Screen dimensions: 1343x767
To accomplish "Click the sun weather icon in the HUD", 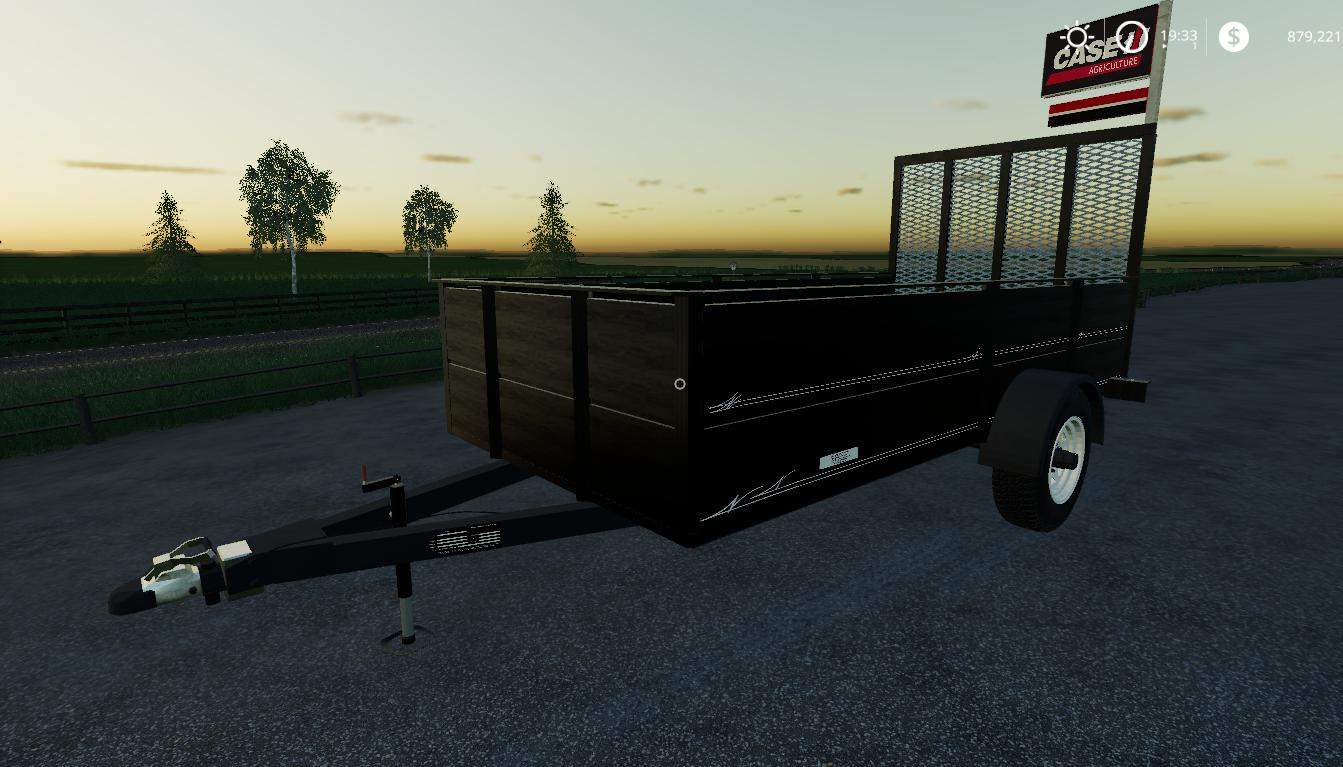I will pos(1077,36).
